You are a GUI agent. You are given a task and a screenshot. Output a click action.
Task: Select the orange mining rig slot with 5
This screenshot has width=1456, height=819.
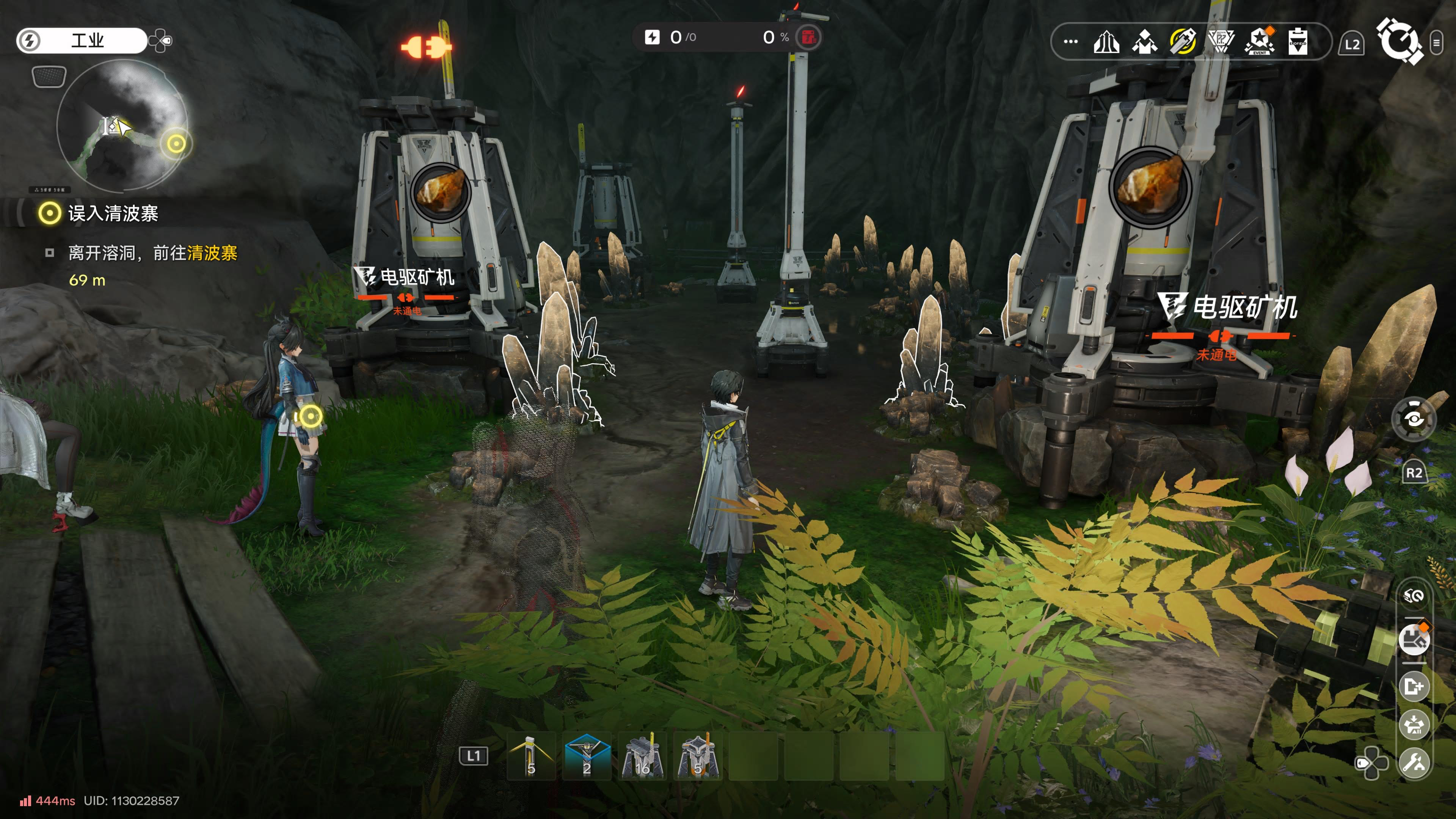point(698,756)
